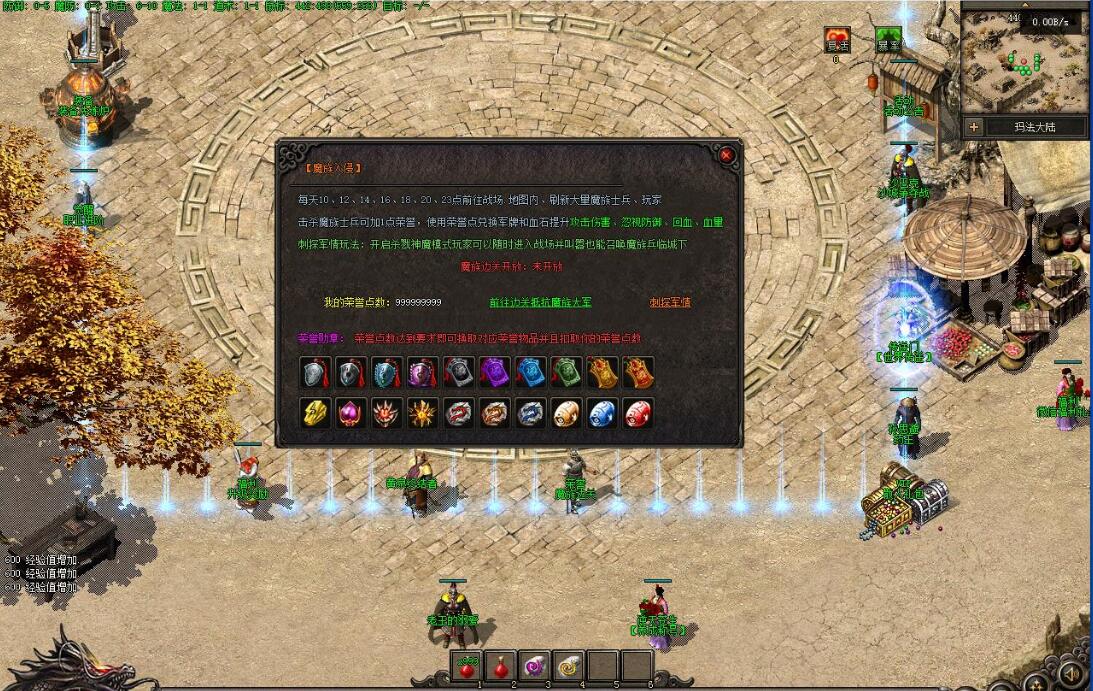Select the red egg-shaped stone reward

638,413
